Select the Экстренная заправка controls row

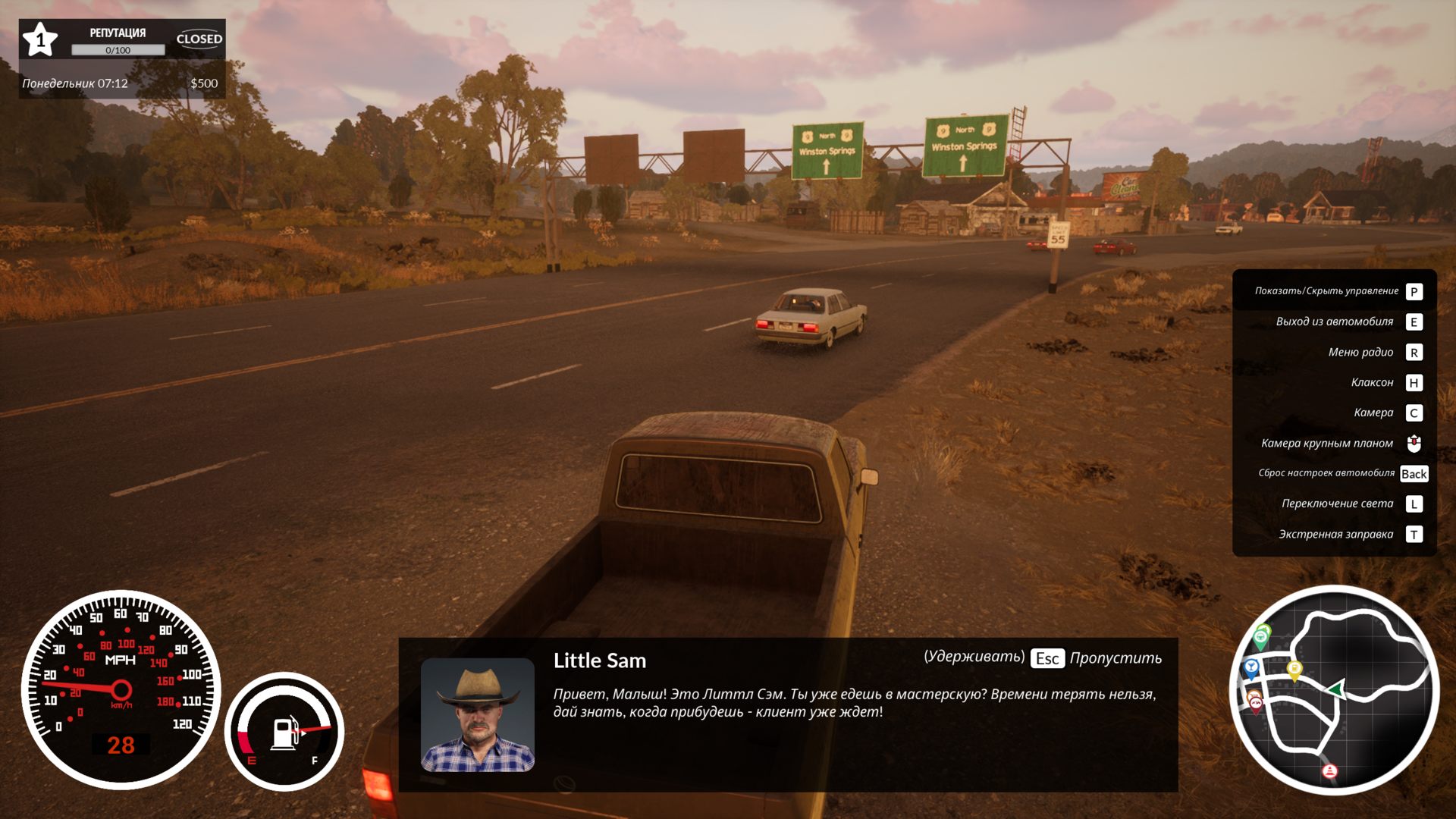pyautogui.click(x=1335, y=534)
